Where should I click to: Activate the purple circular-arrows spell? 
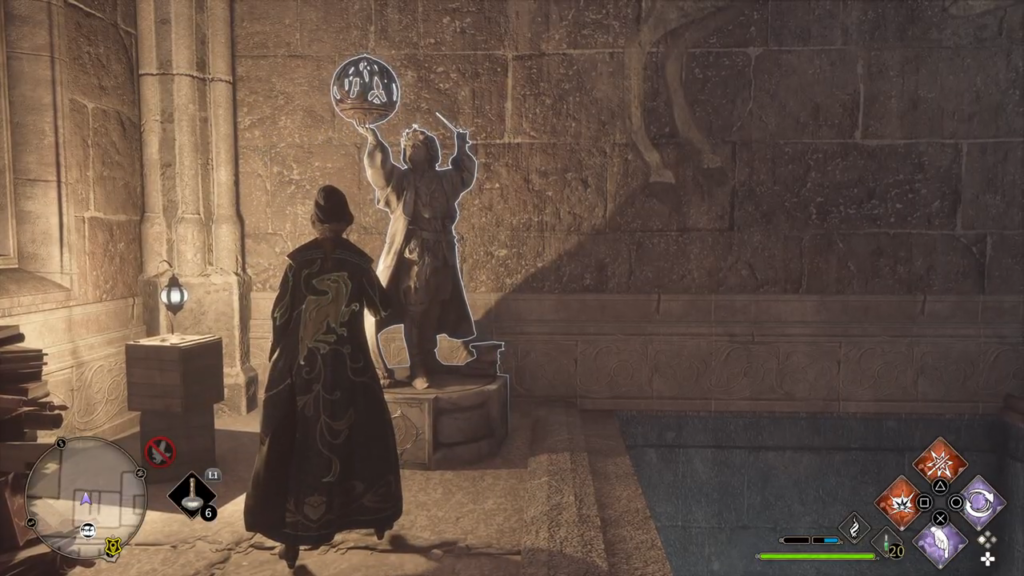coord(981,501)
